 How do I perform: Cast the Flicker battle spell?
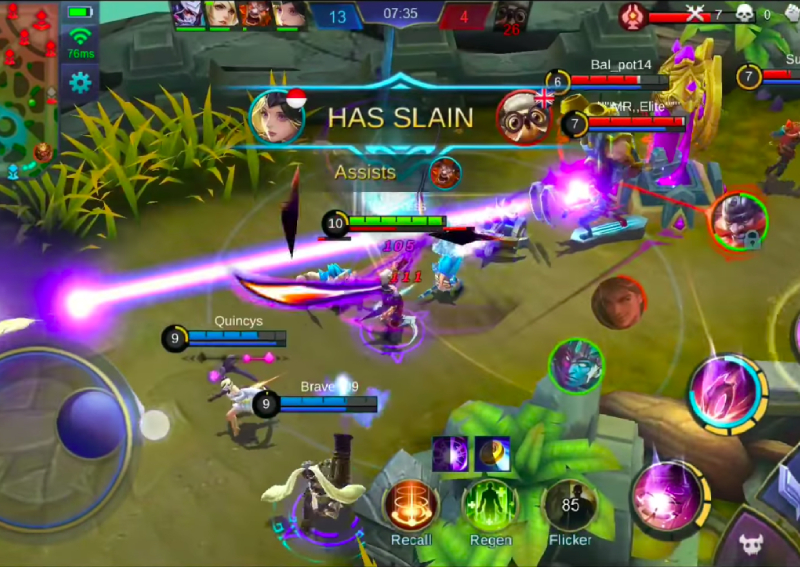tap(570, 503)
